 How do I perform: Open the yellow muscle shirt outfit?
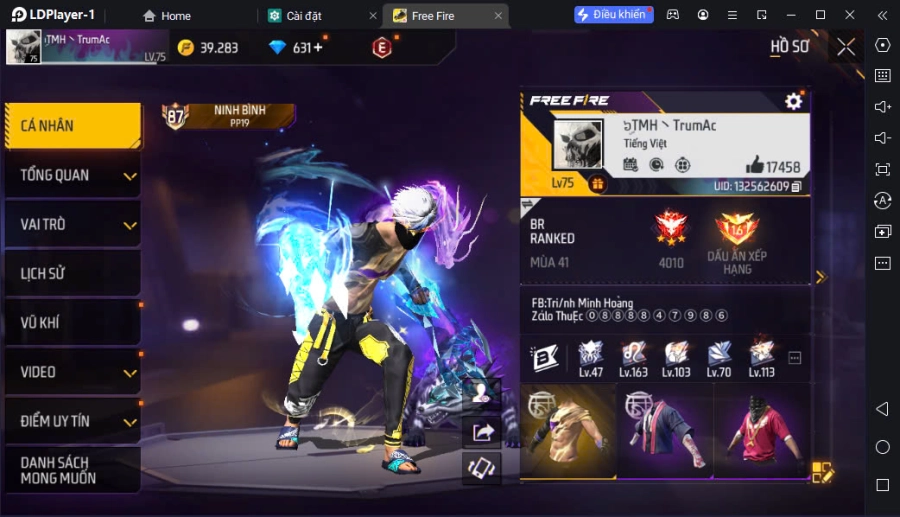[567, 431]
